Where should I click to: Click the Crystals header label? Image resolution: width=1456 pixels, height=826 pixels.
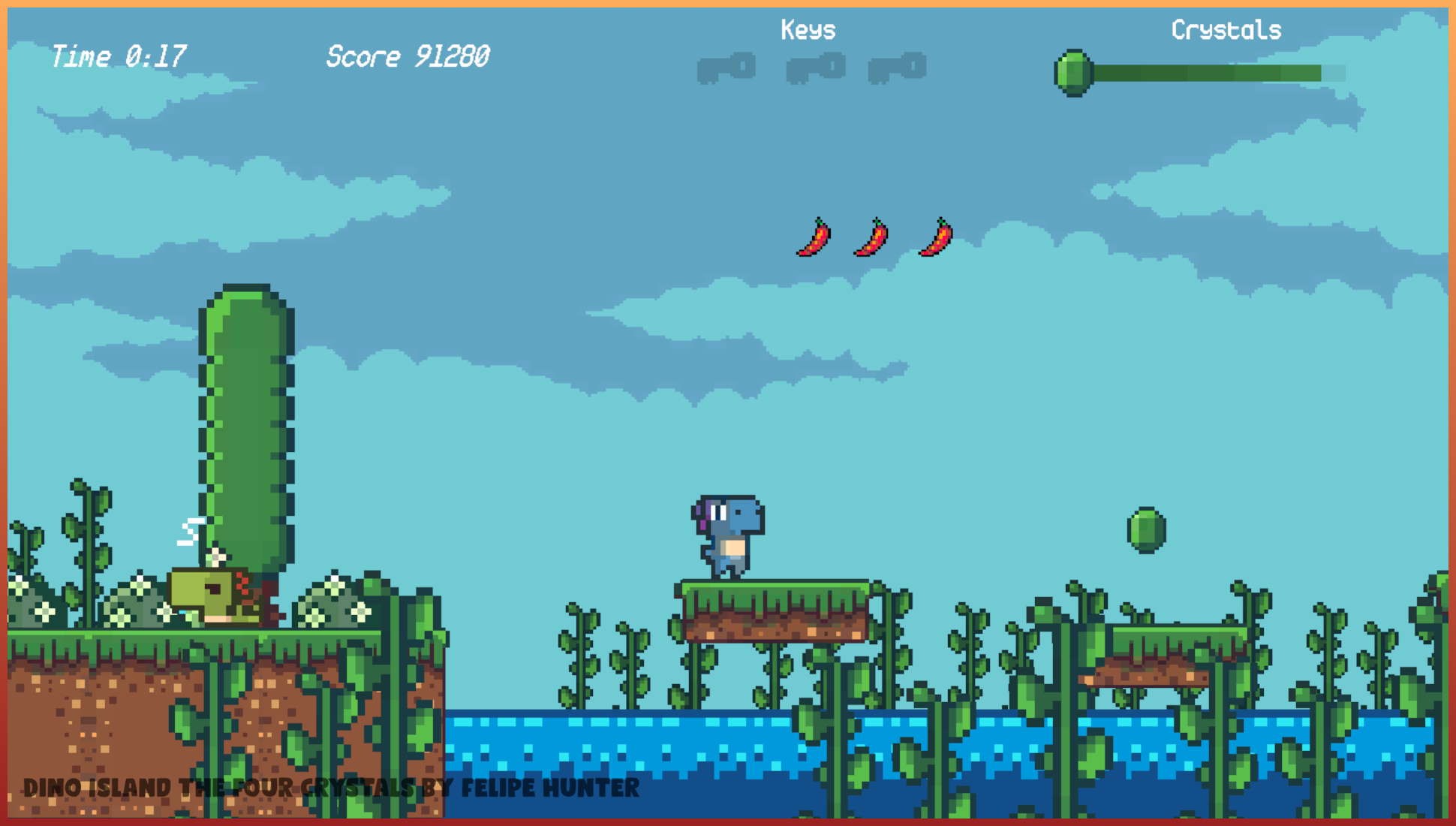click(1226, 30)
